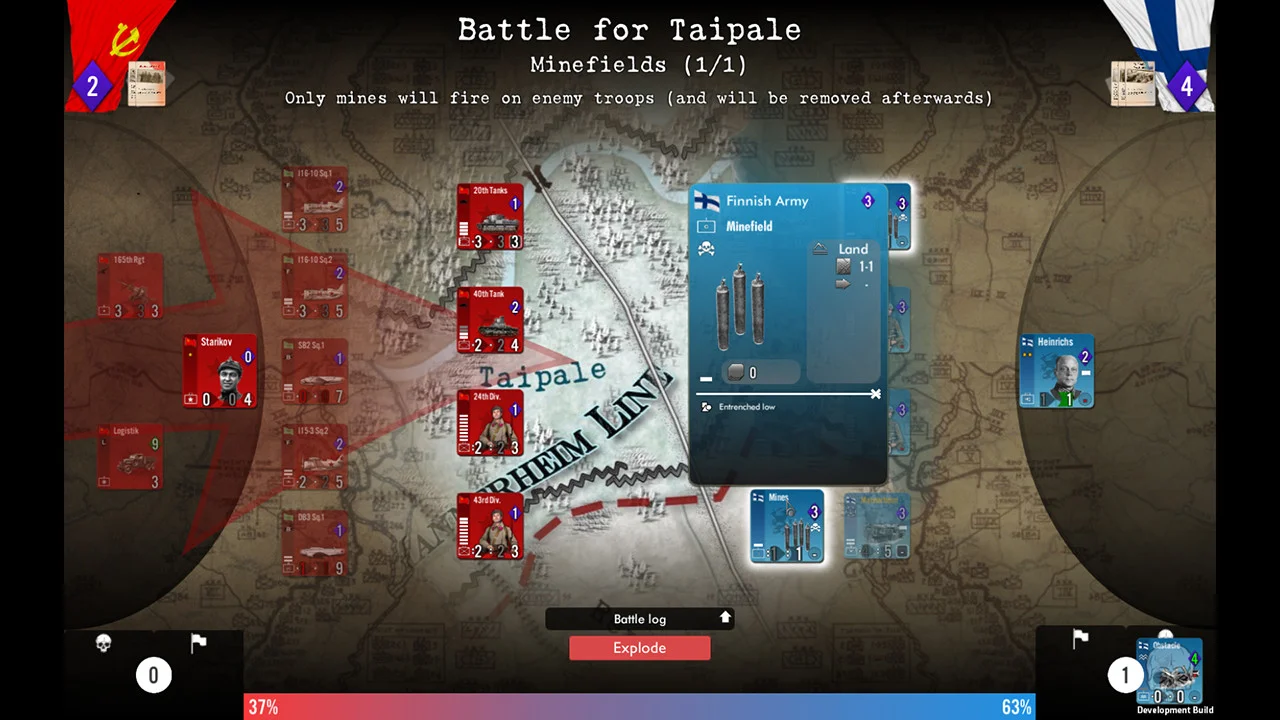Screen dimensions: 1280x720
Task: Click the movement arrow icon in the Land panel
Action: [x=844, y=284]
